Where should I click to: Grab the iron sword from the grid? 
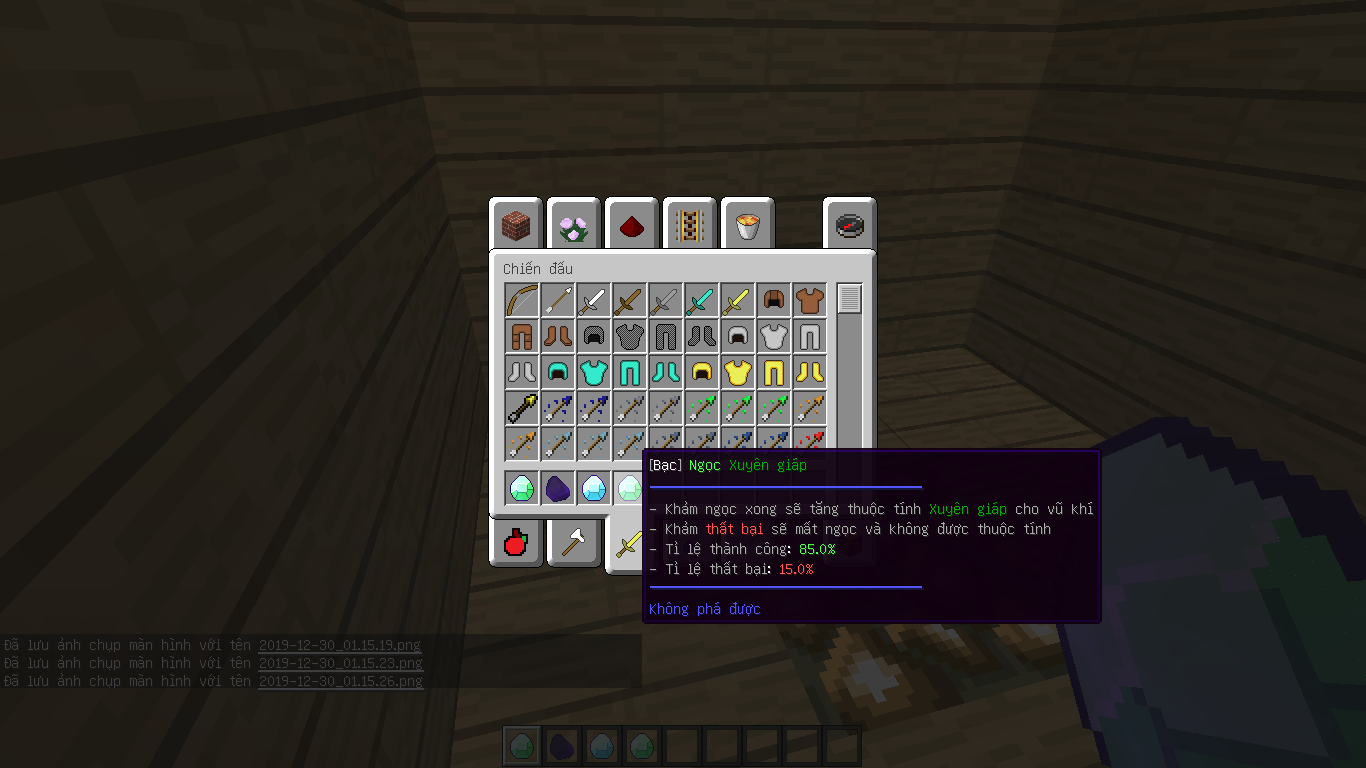(593, 299)
